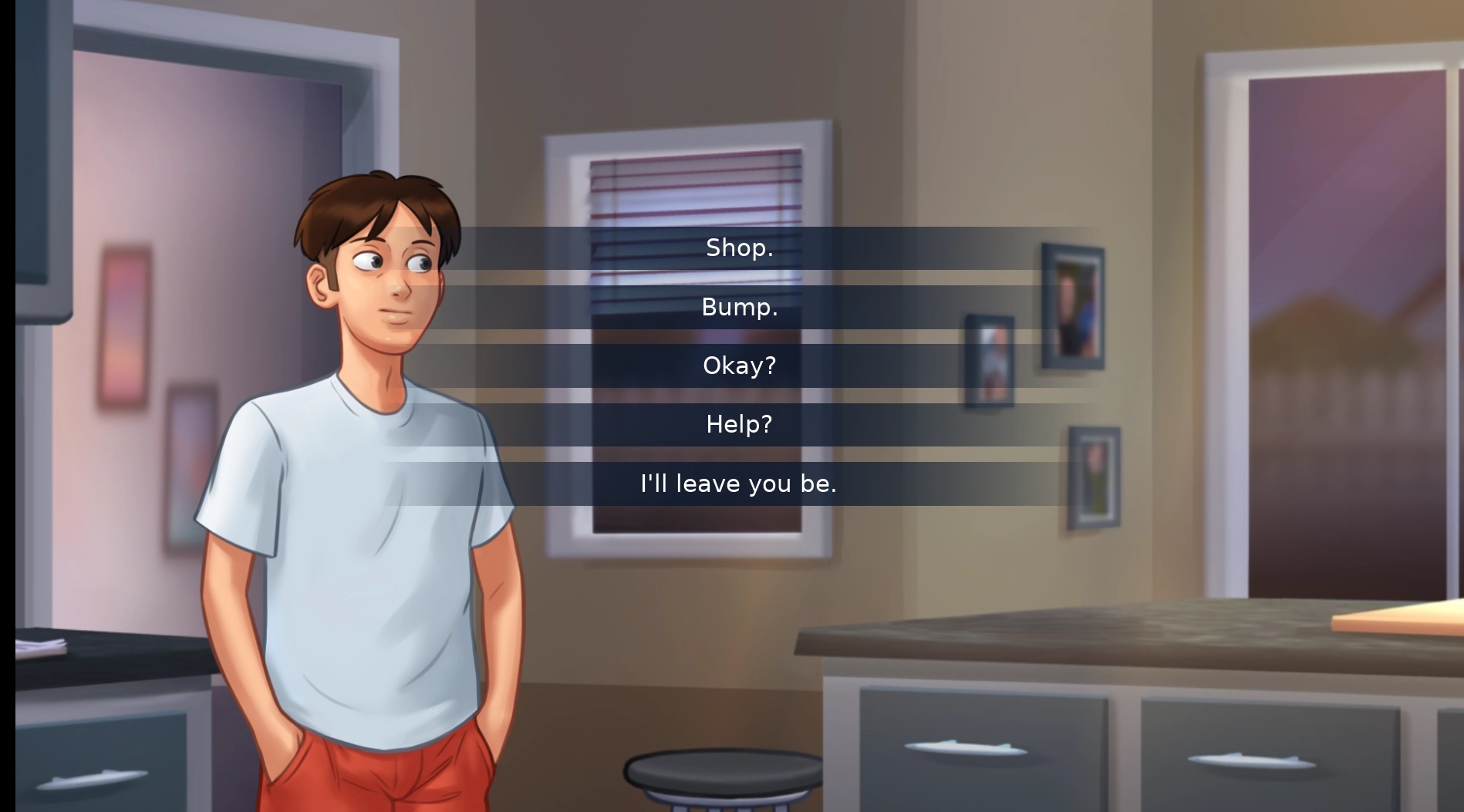This screenshot has width=1464, height=812.
Task: Choose "I'll leave you be." to exit
Action: 739,483
